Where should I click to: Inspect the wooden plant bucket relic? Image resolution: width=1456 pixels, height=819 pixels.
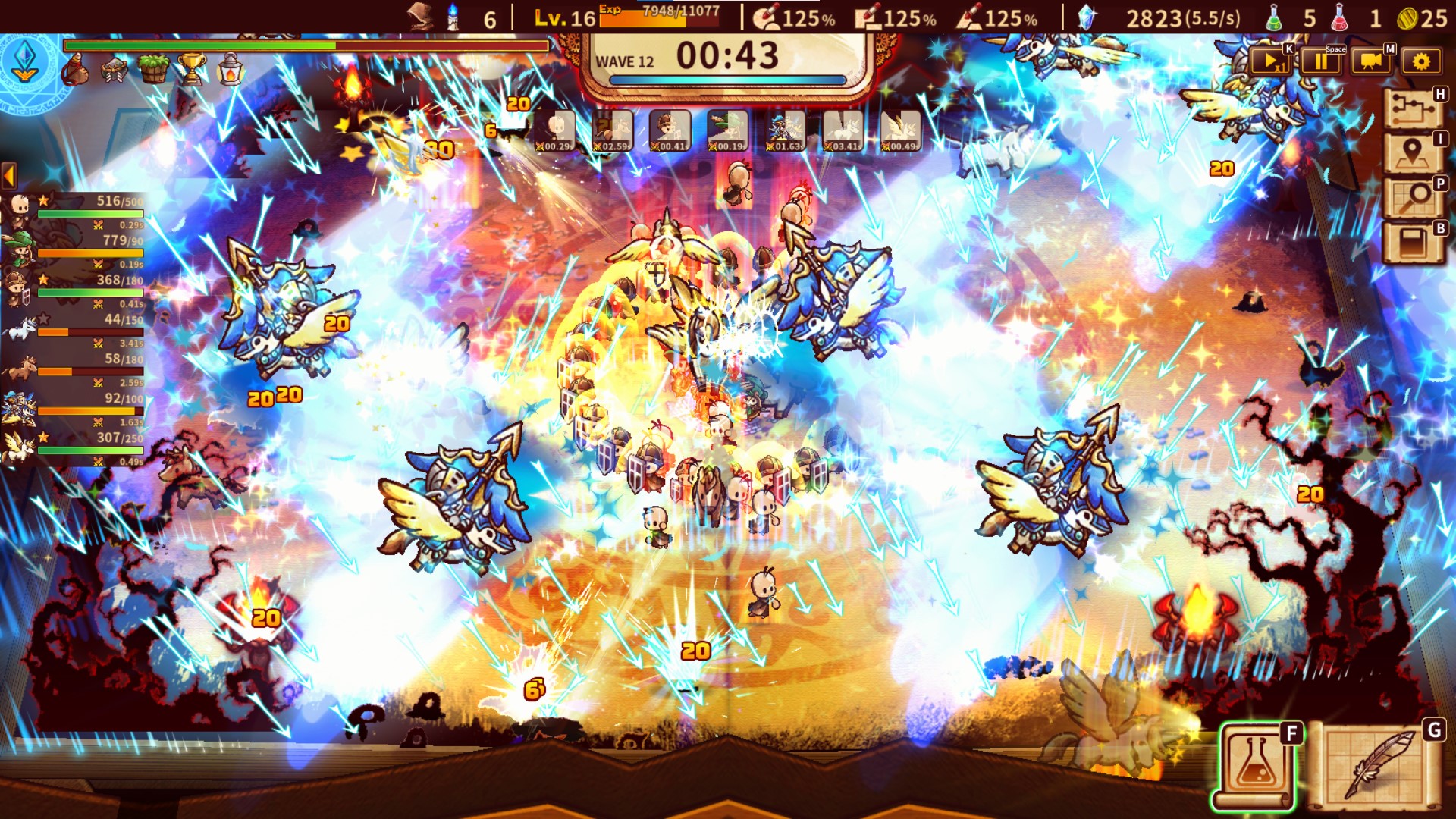pos(154,70)
